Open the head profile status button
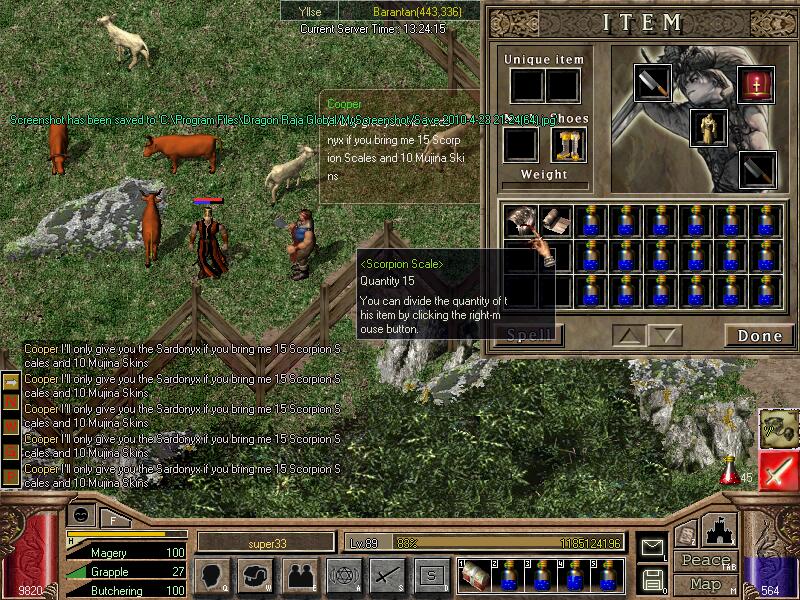Image resolution: width=800 pixels, height=600 pixels. (x=213, y=575)
